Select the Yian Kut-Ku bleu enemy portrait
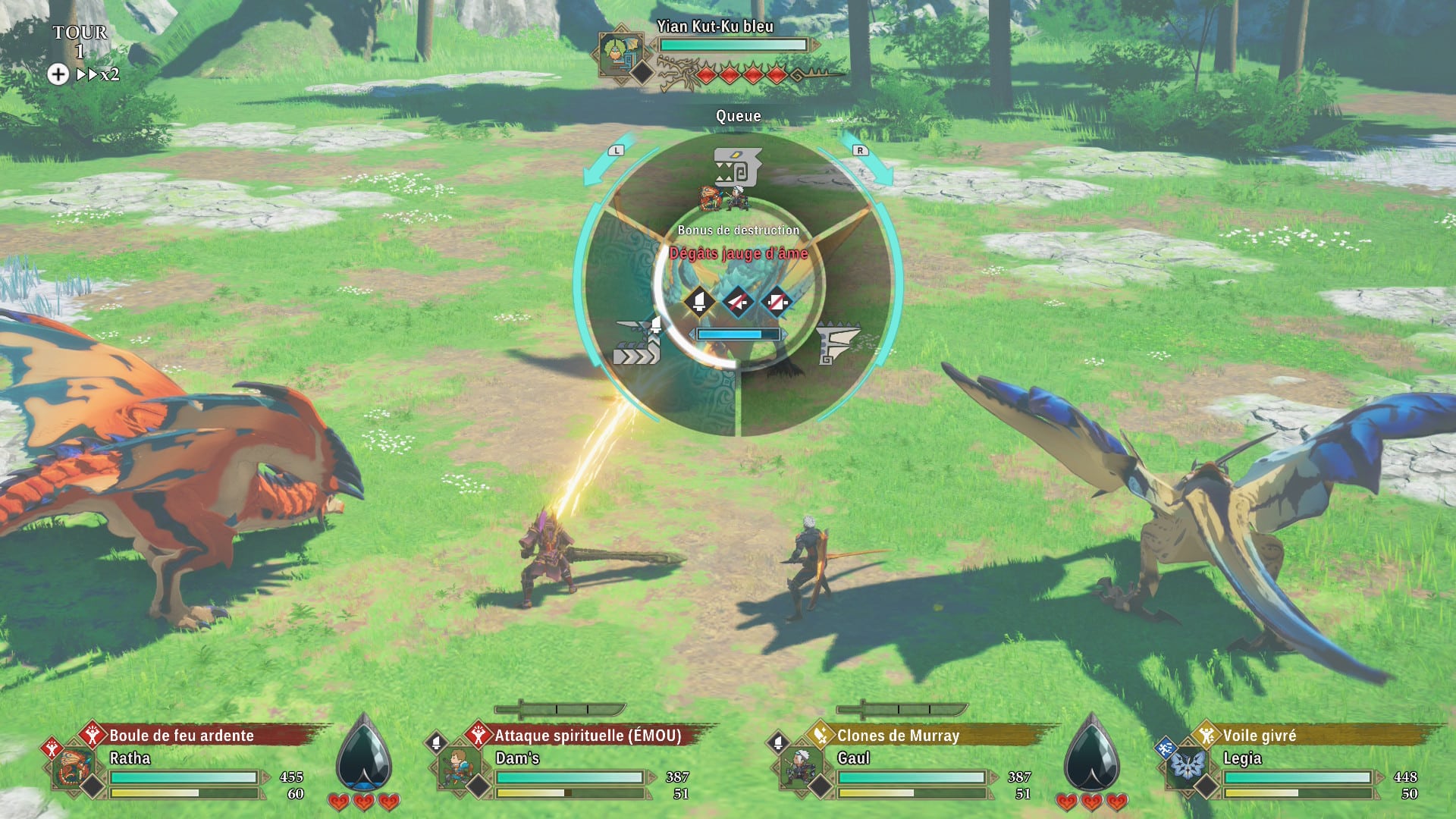1456x819 pixels. pos(620,53)
